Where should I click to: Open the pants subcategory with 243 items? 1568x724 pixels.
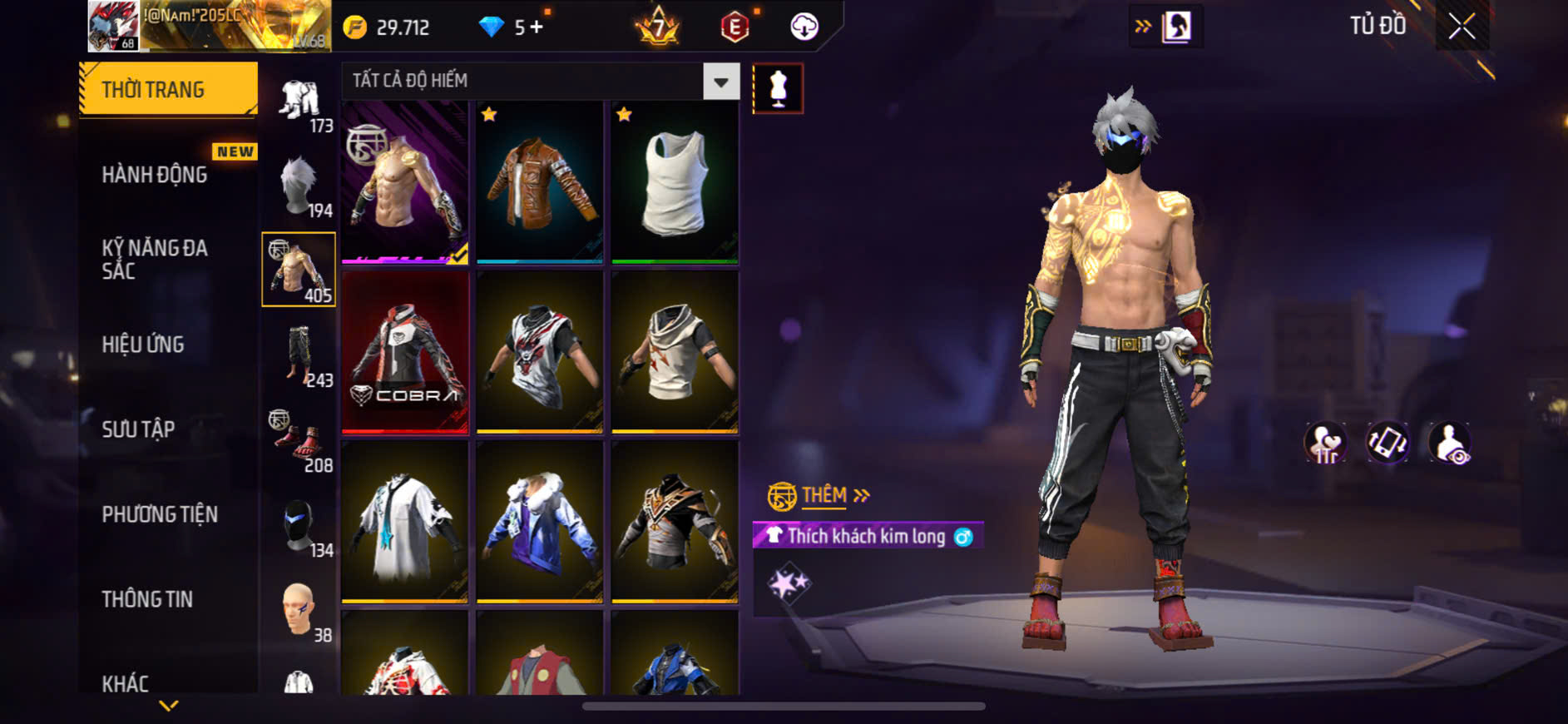click(x=299, y=355)
